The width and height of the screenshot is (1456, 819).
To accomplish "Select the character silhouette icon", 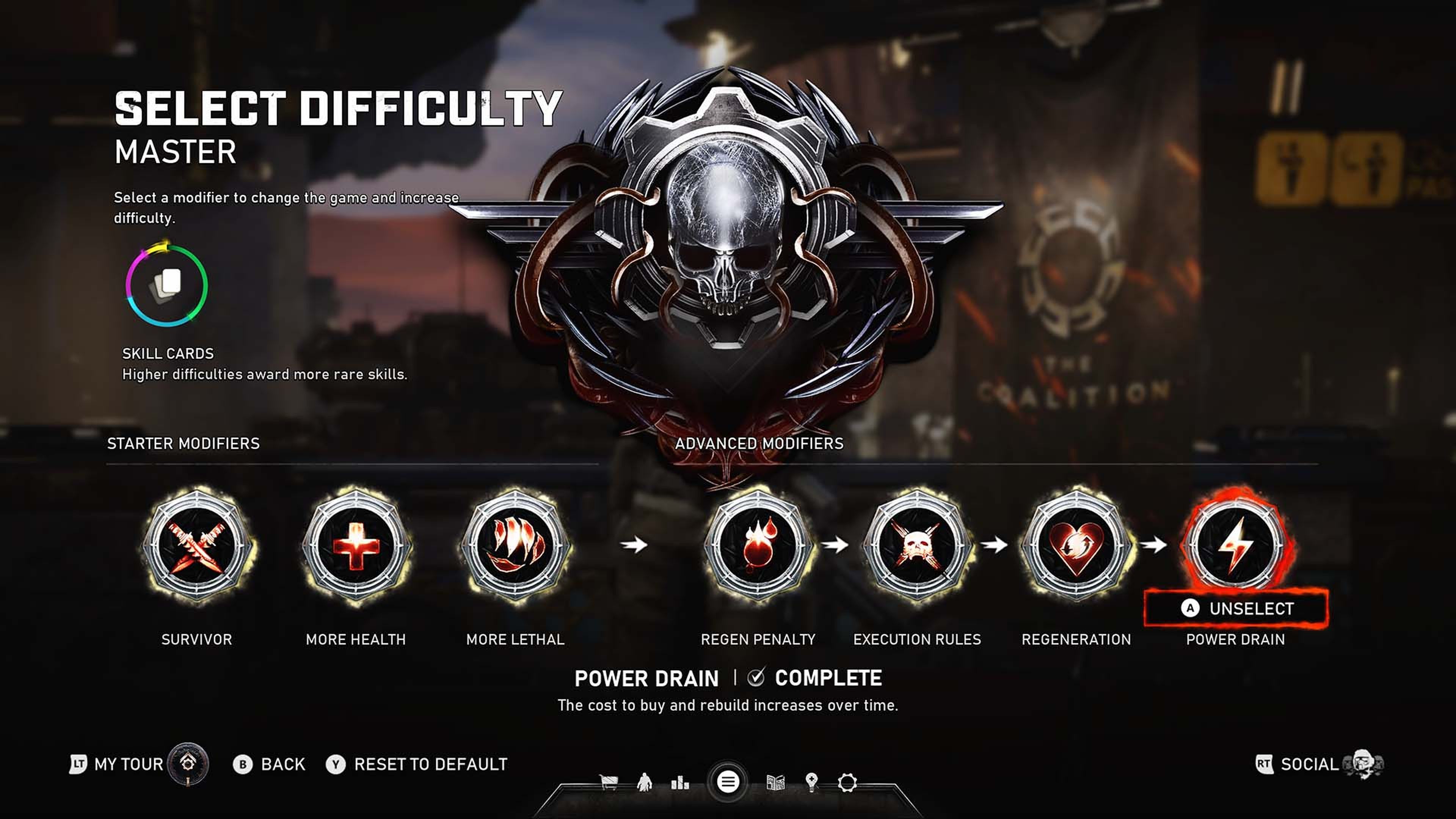I will [645, 782].
